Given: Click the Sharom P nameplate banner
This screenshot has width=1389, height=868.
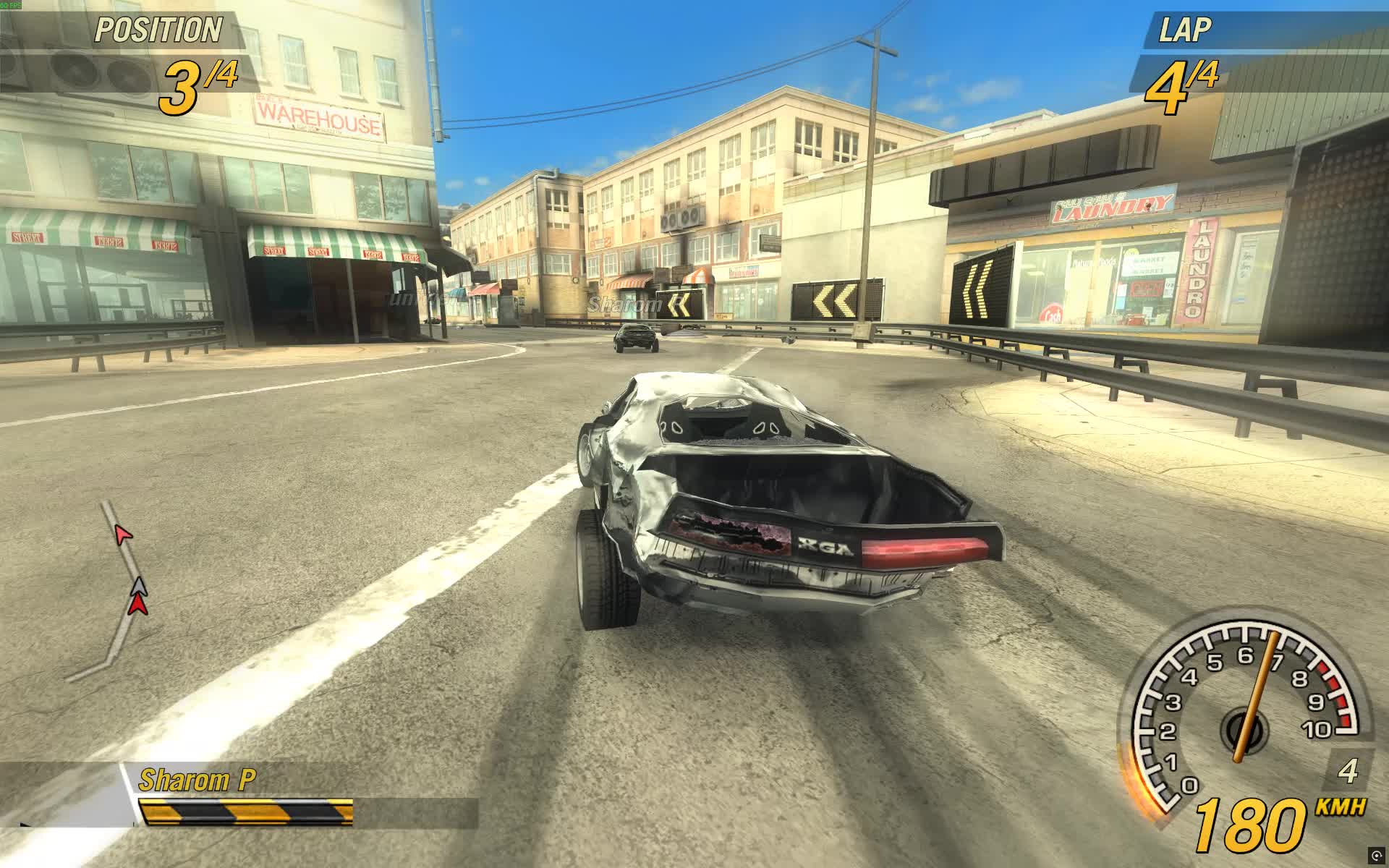Looking at the screenshot, I should [197, 778].
